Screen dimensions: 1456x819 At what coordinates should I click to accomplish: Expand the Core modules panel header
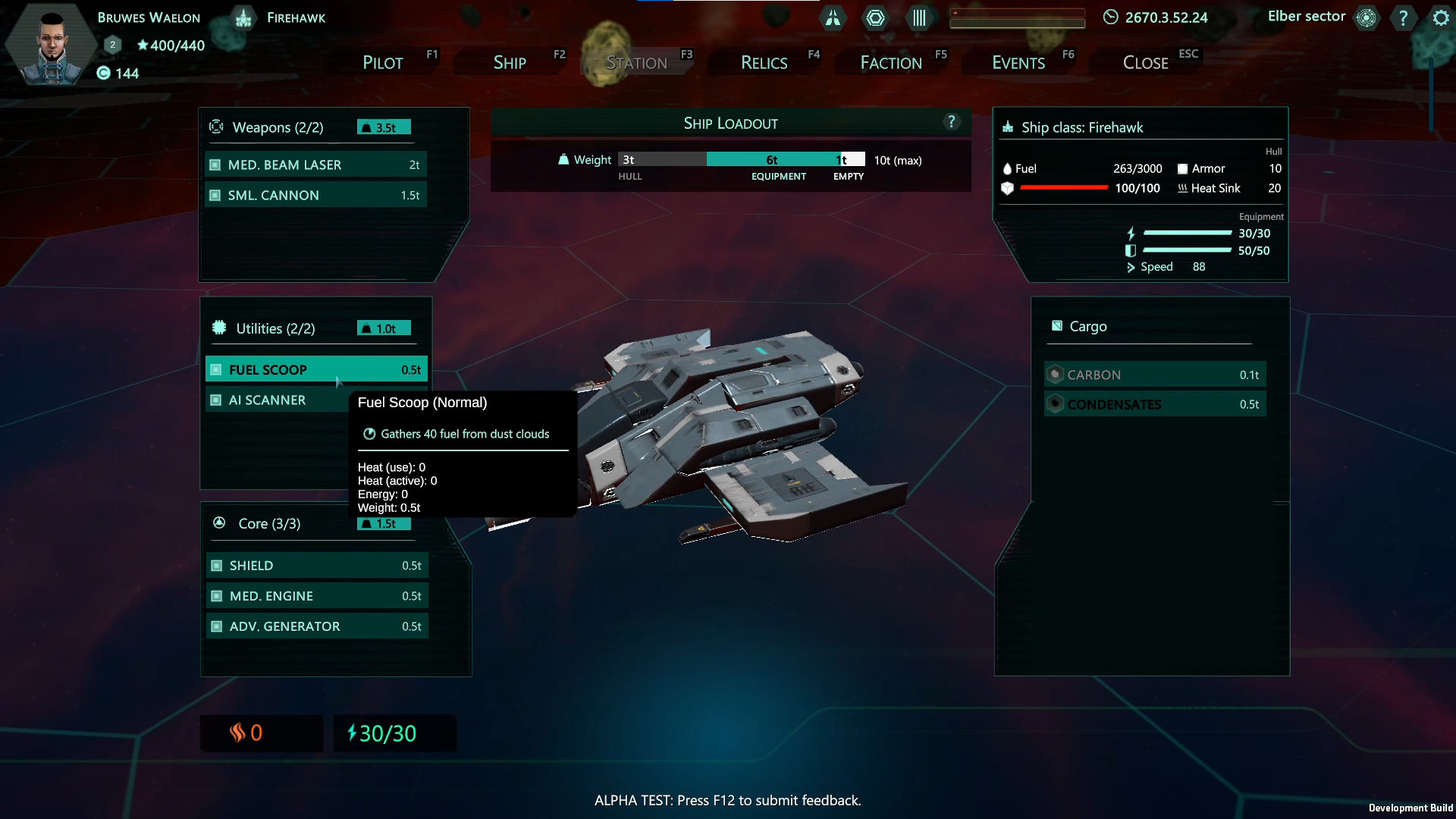(268, 523)
